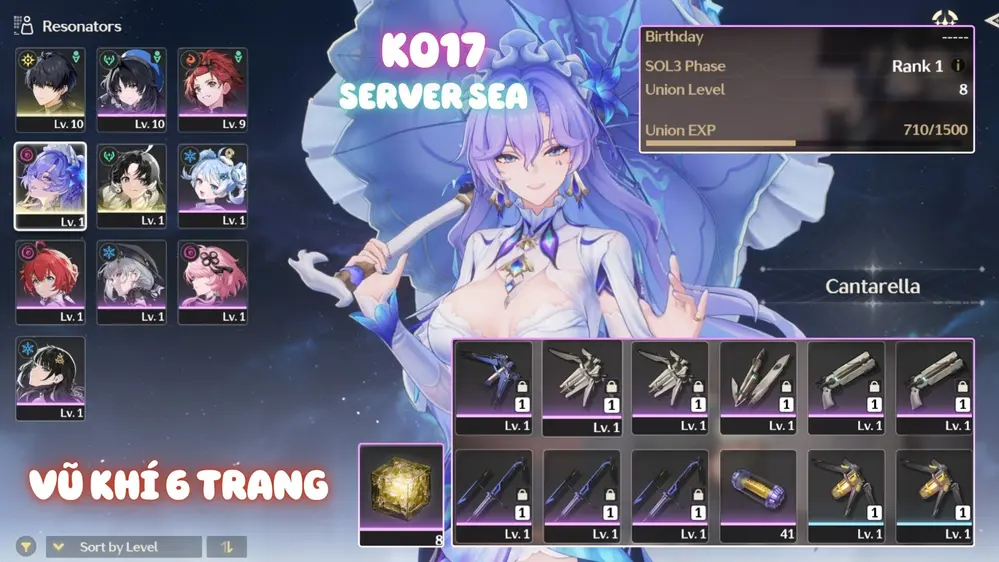Pick the red-haired Lv. 9 resonator
The height and width of the screenshot is (562, 999).
tap(212, 90)
